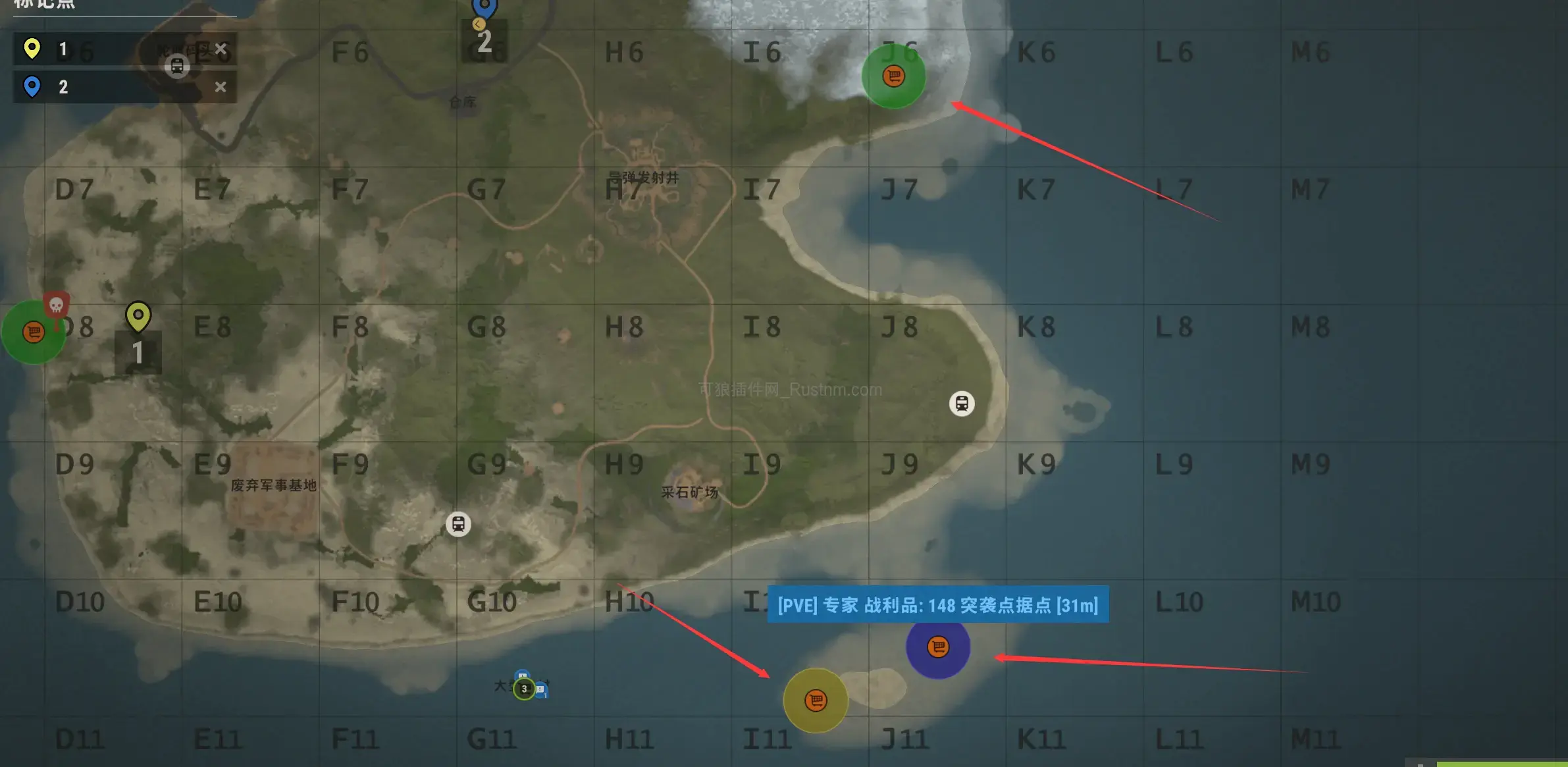
Task: Select marker entry 1 in the 标记点 list
Action: click(99, 49)
